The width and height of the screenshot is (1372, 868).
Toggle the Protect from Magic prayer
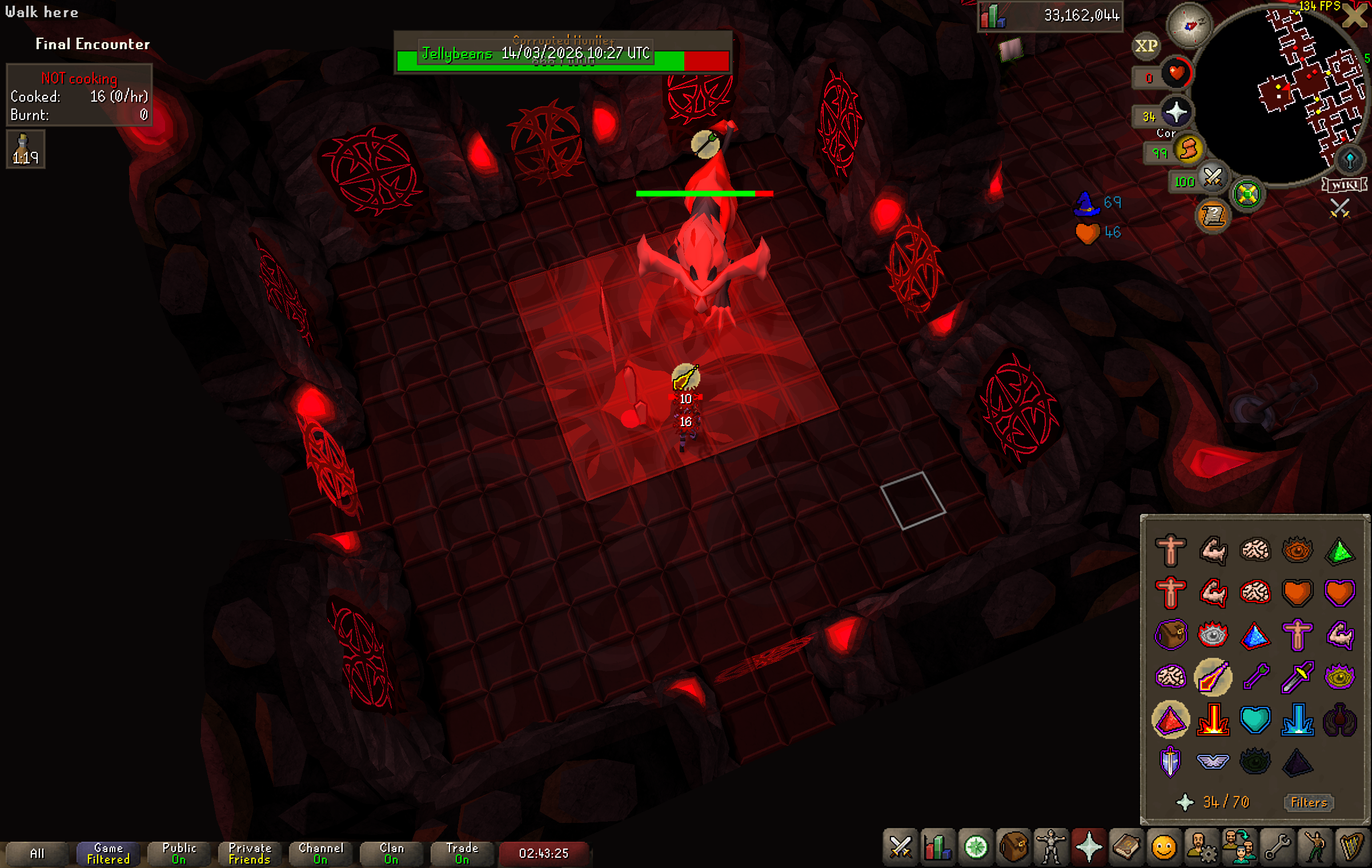click(1213, 677)
